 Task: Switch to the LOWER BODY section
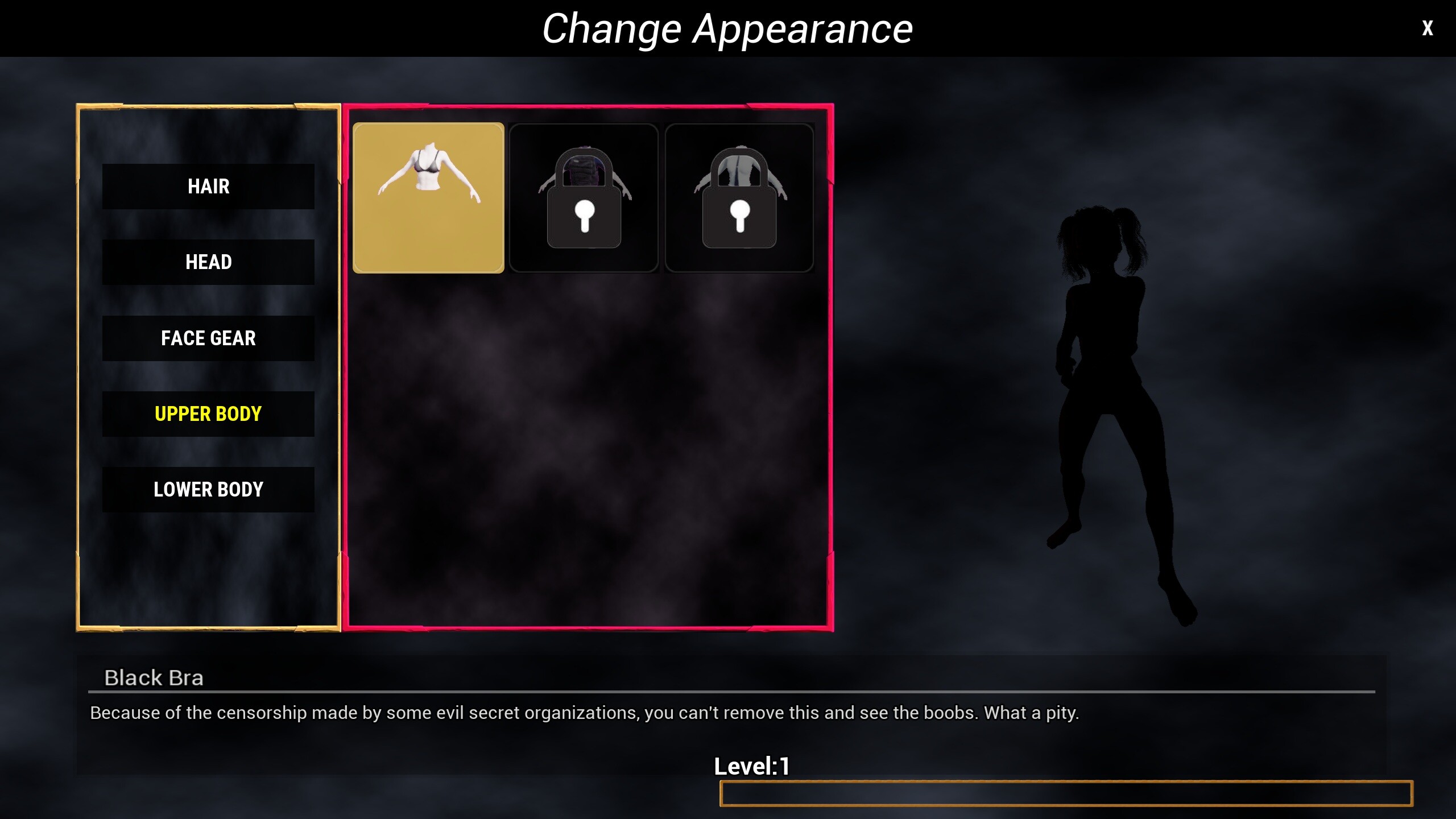coord(208,489)
